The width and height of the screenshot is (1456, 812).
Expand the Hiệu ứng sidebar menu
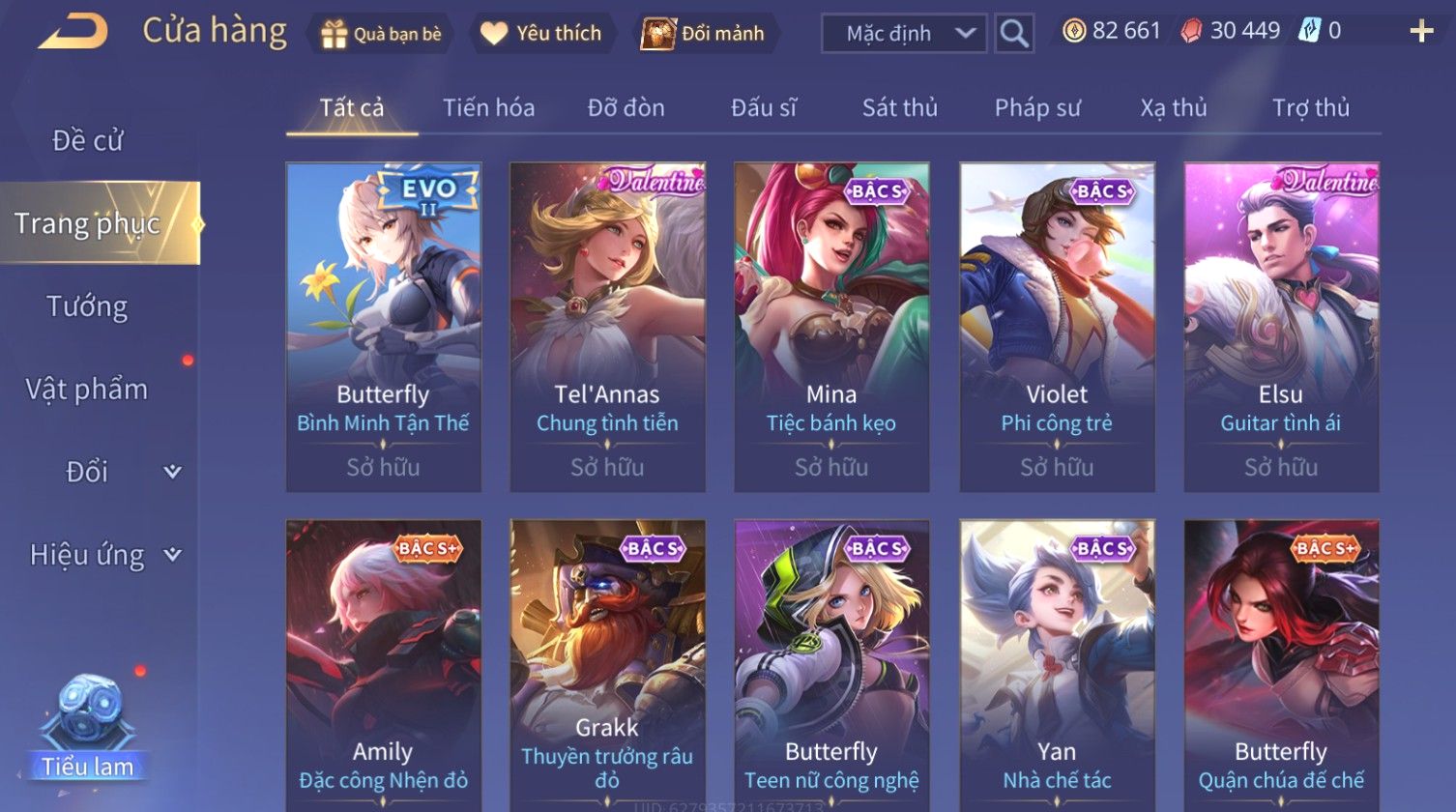(104, 555)
